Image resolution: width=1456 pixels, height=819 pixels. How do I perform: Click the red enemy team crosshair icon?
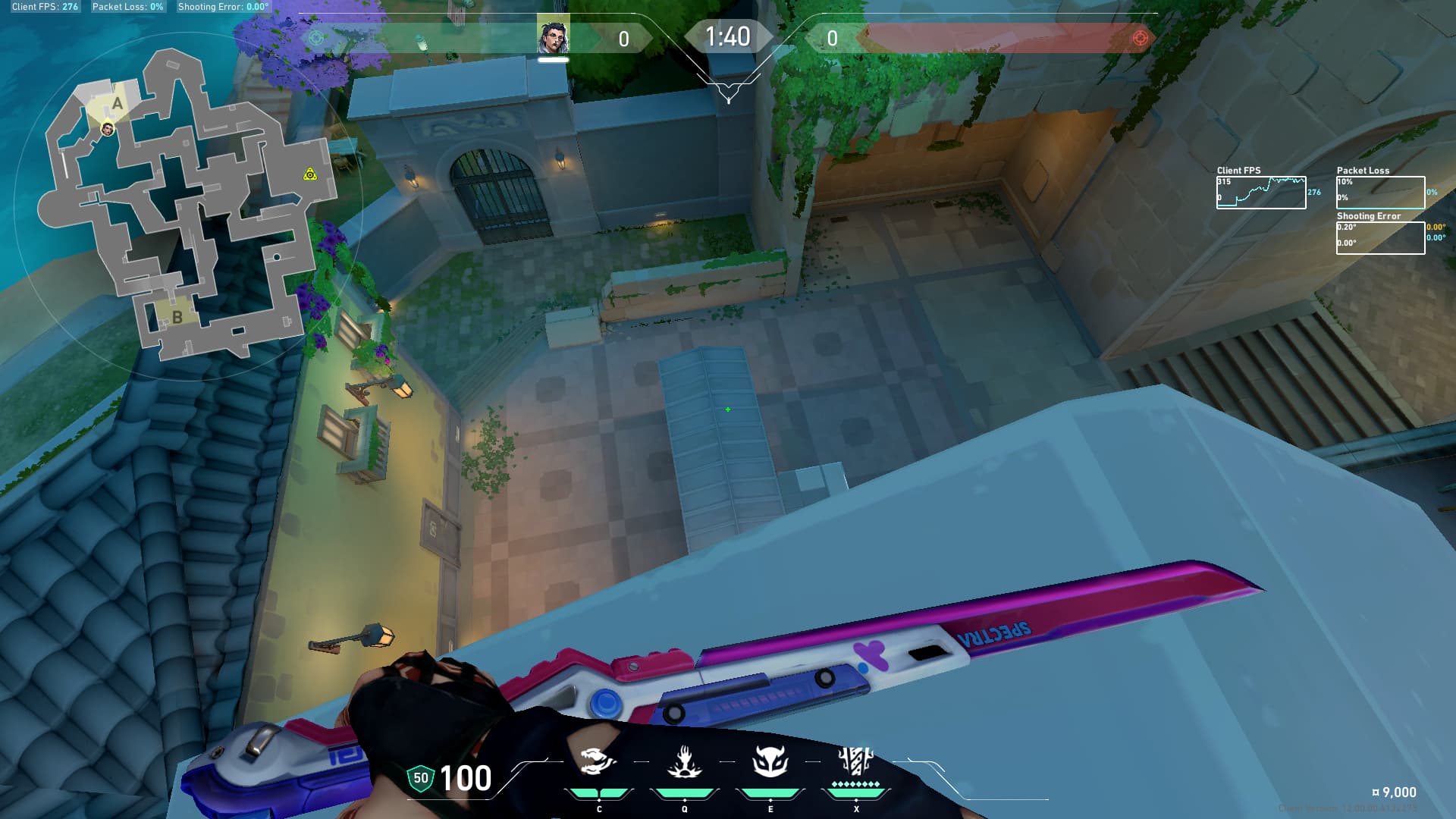click(x=1139, y=38)
